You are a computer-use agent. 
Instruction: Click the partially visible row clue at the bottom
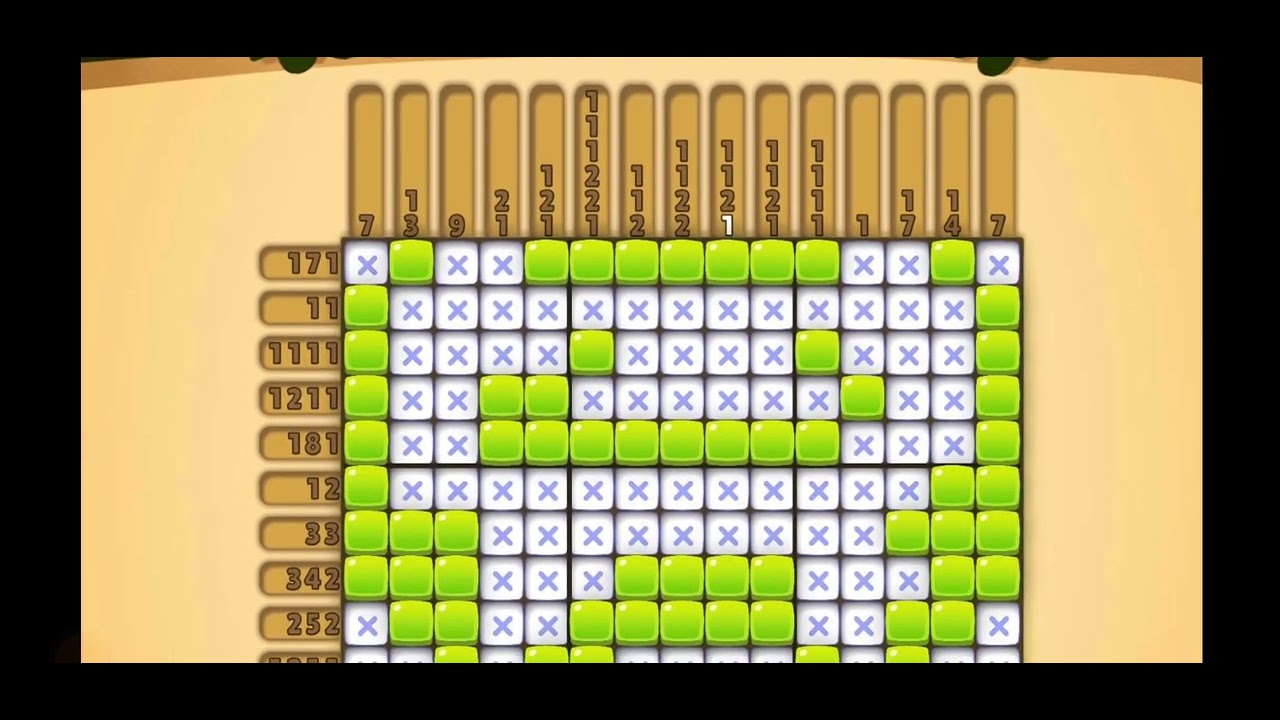click(x=300, y=660)
